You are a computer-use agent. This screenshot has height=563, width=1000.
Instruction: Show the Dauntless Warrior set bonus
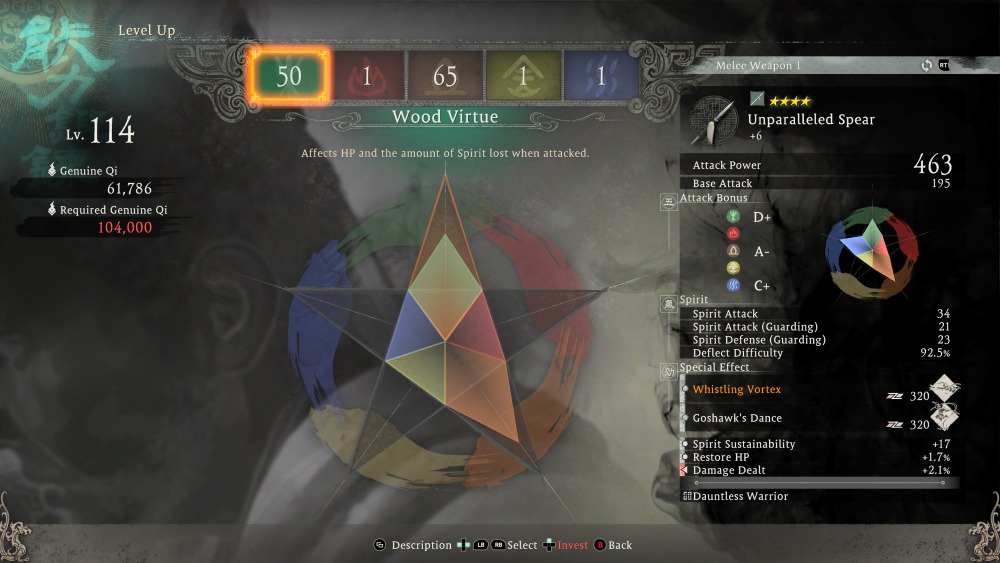coord(741,496)
